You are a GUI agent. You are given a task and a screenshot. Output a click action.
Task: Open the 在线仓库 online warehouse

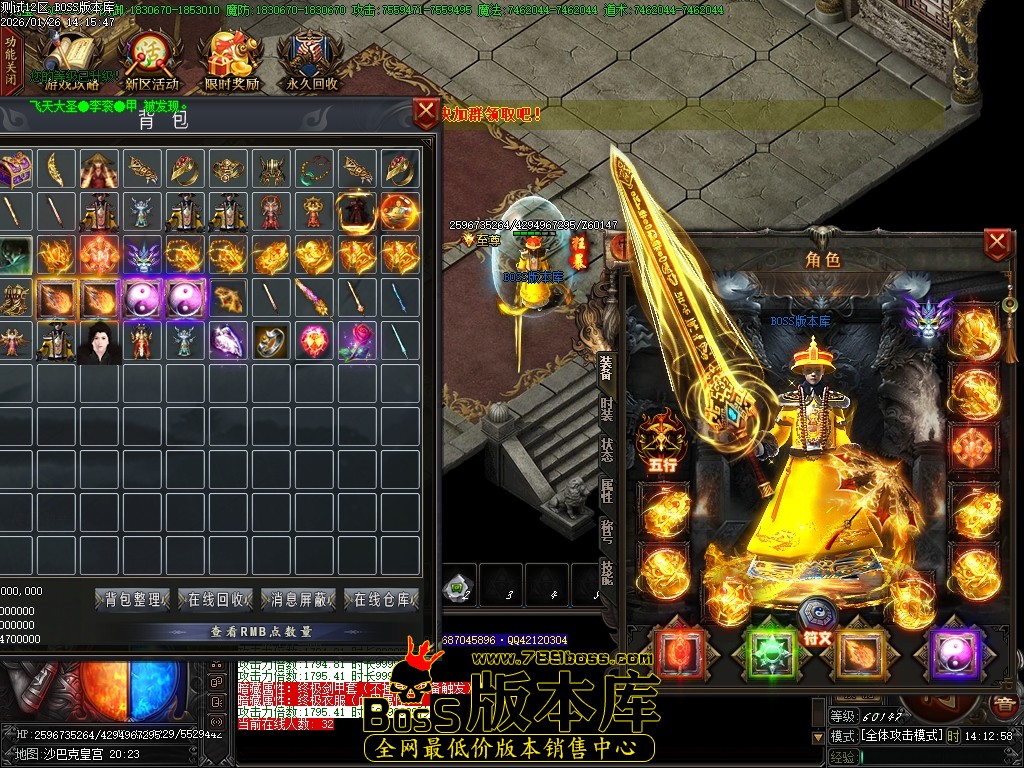pyautogui.click(x=382, y=600)
